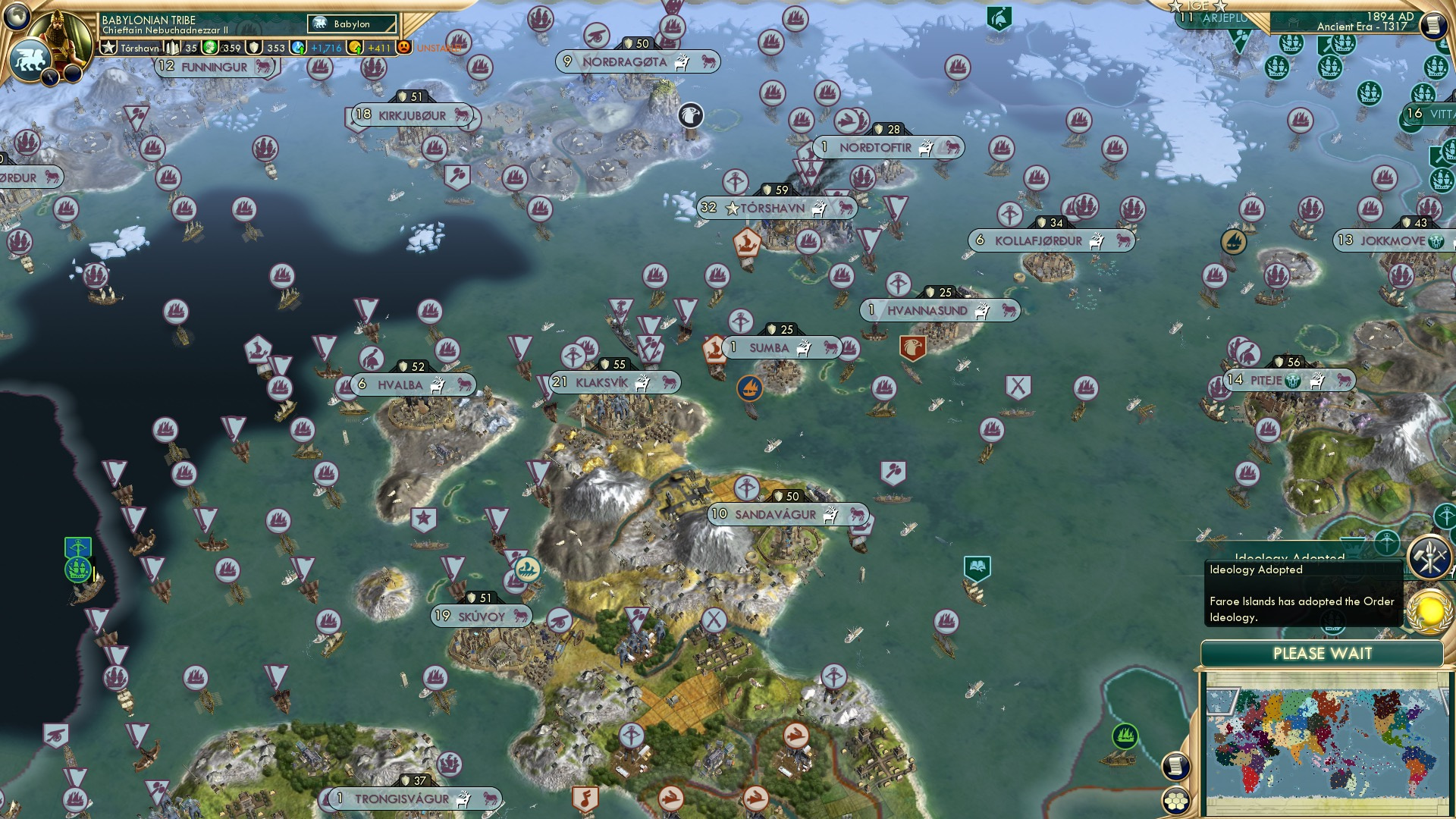Screen dimensions: 1456x819
Task: Click the orange caravel marker below Tórshavn
Action: (x=747, y=243)
